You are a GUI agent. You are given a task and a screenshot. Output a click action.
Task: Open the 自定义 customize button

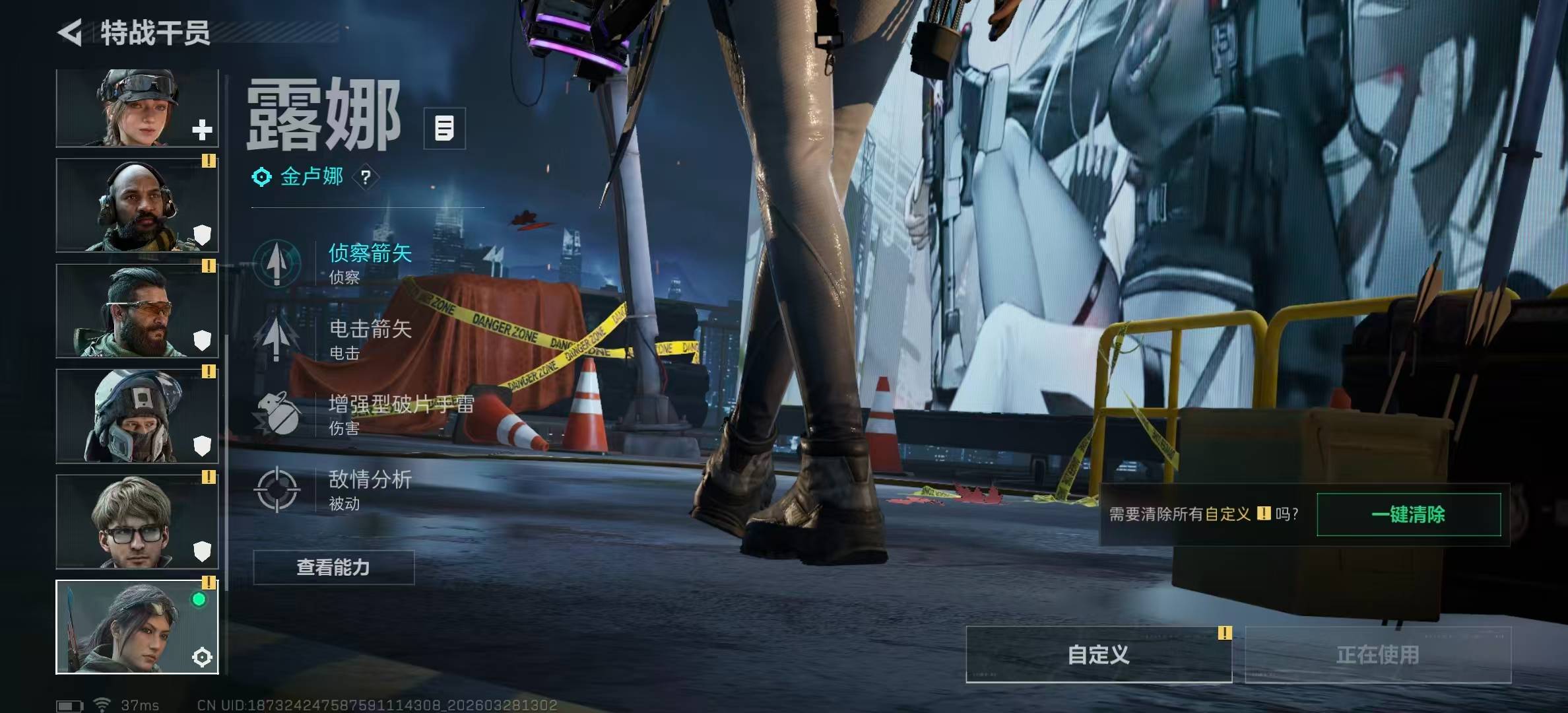(x=1099, y=654)
